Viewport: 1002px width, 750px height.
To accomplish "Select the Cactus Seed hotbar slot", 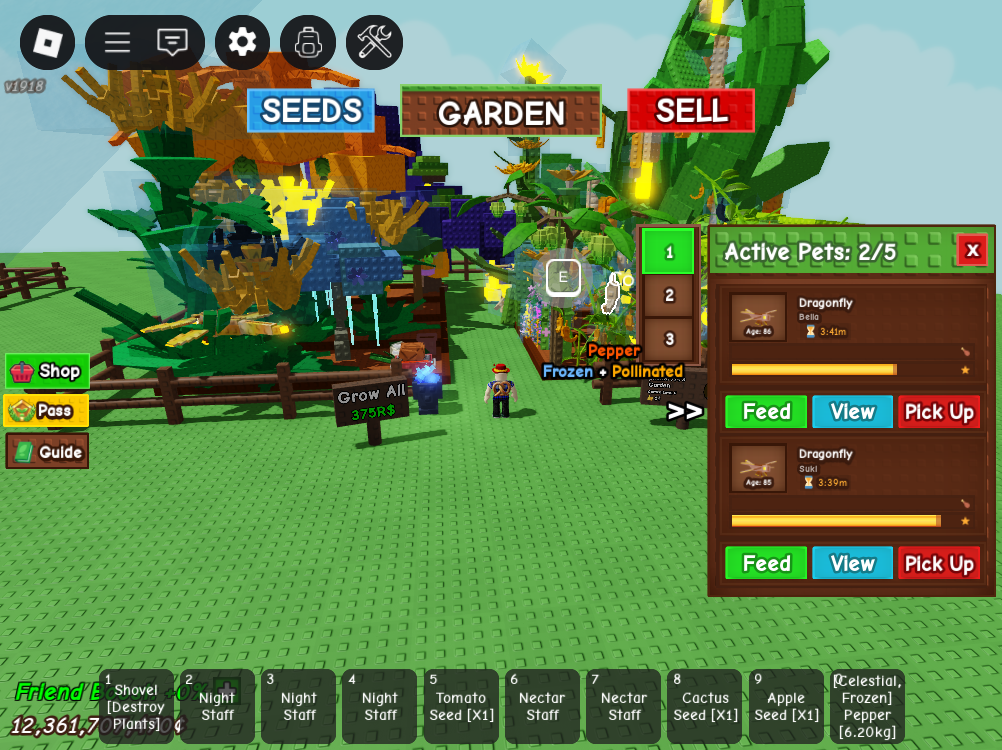I will pos(705,707).
